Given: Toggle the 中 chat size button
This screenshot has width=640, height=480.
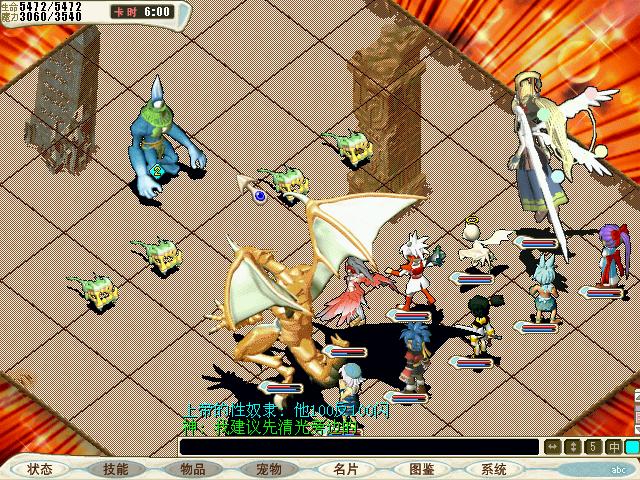Looking at the screenshot, I should point(613,447).
